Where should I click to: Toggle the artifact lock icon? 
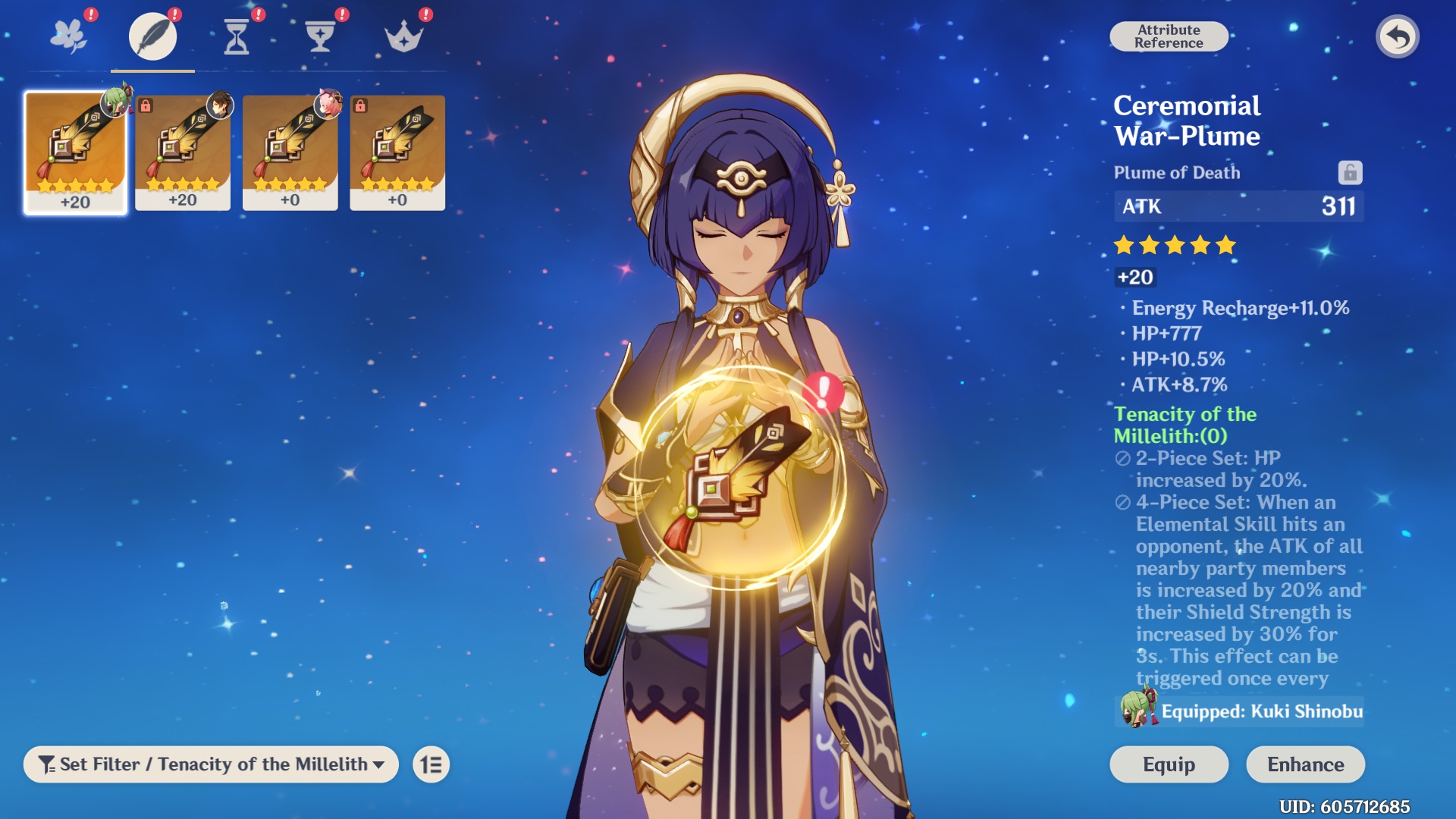pos(1350,173)
